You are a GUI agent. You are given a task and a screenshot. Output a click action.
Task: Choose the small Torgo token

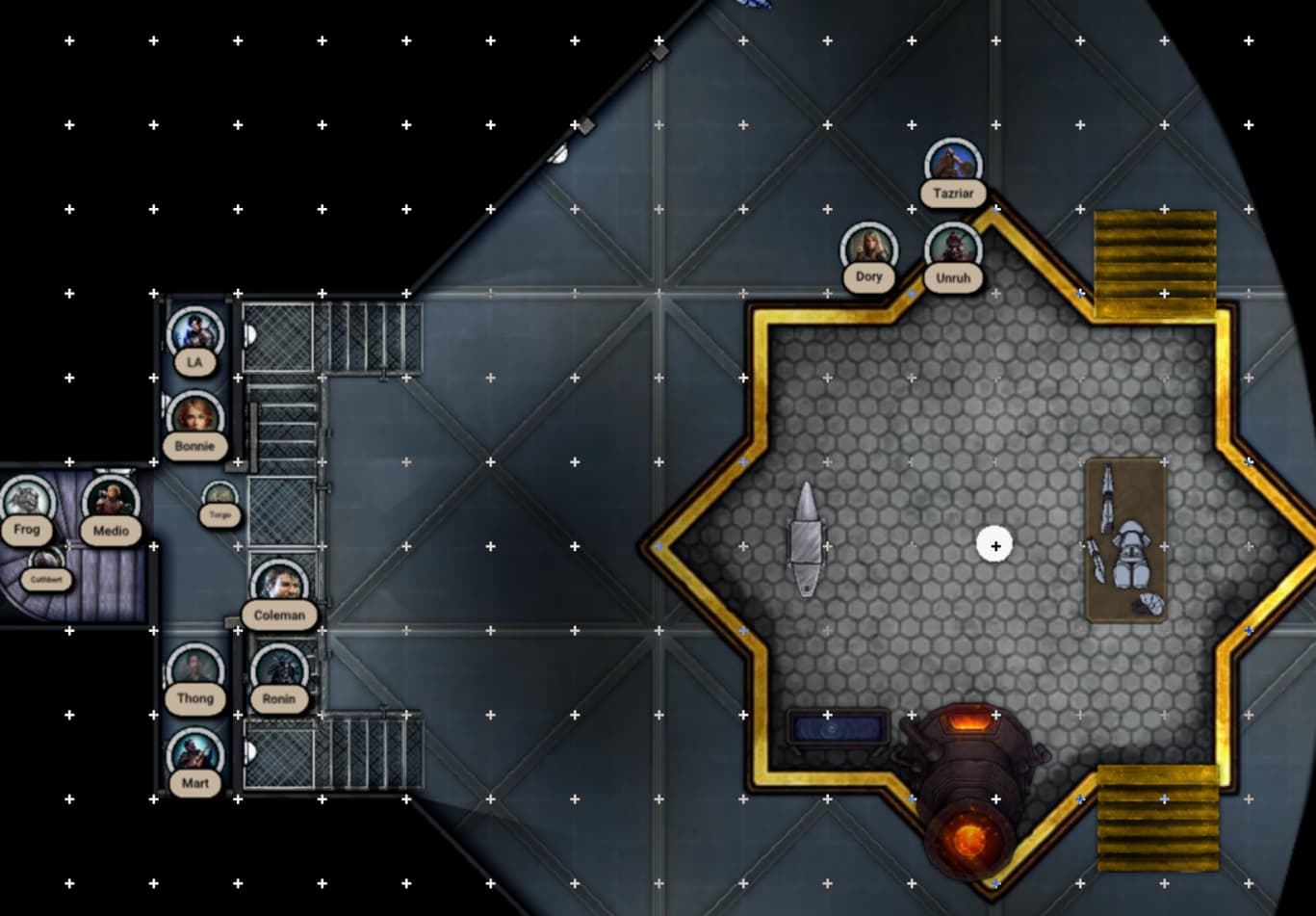220,499
